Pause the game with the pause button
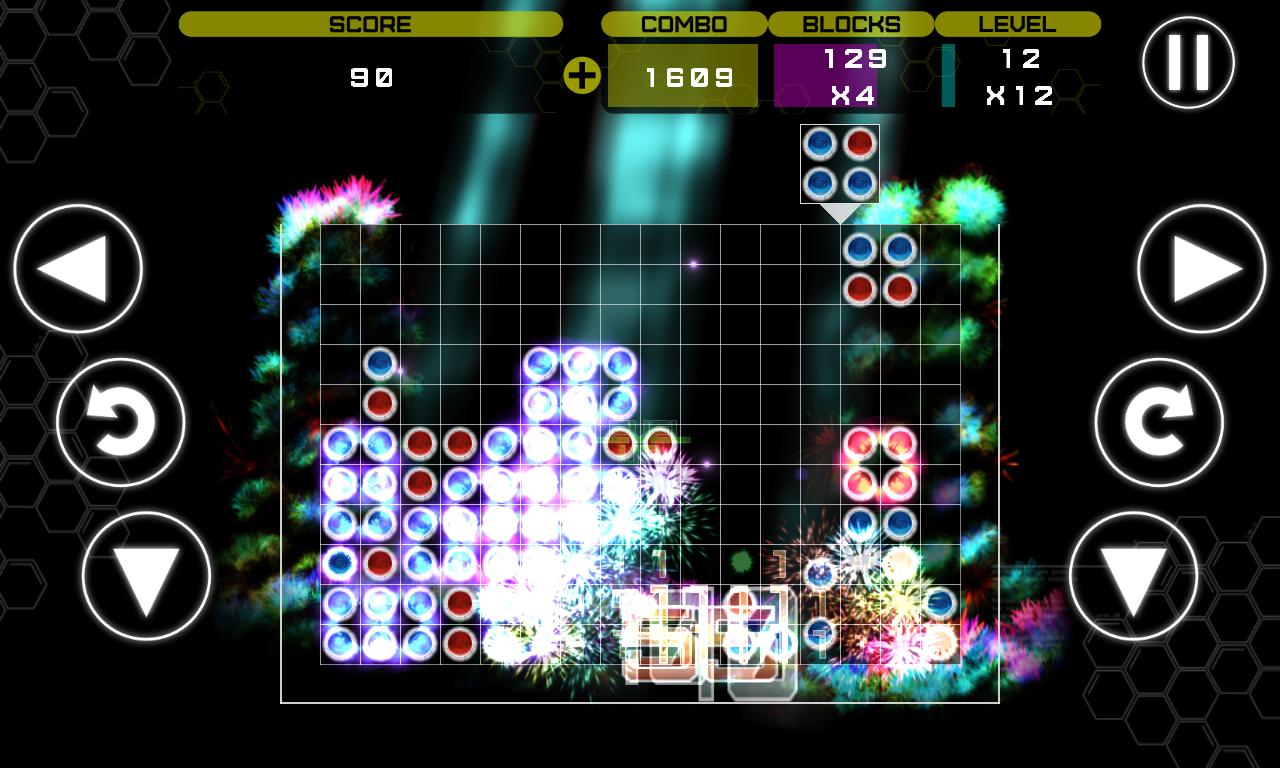Screen dimensions: 1280x768 (x=1188, y=62)
